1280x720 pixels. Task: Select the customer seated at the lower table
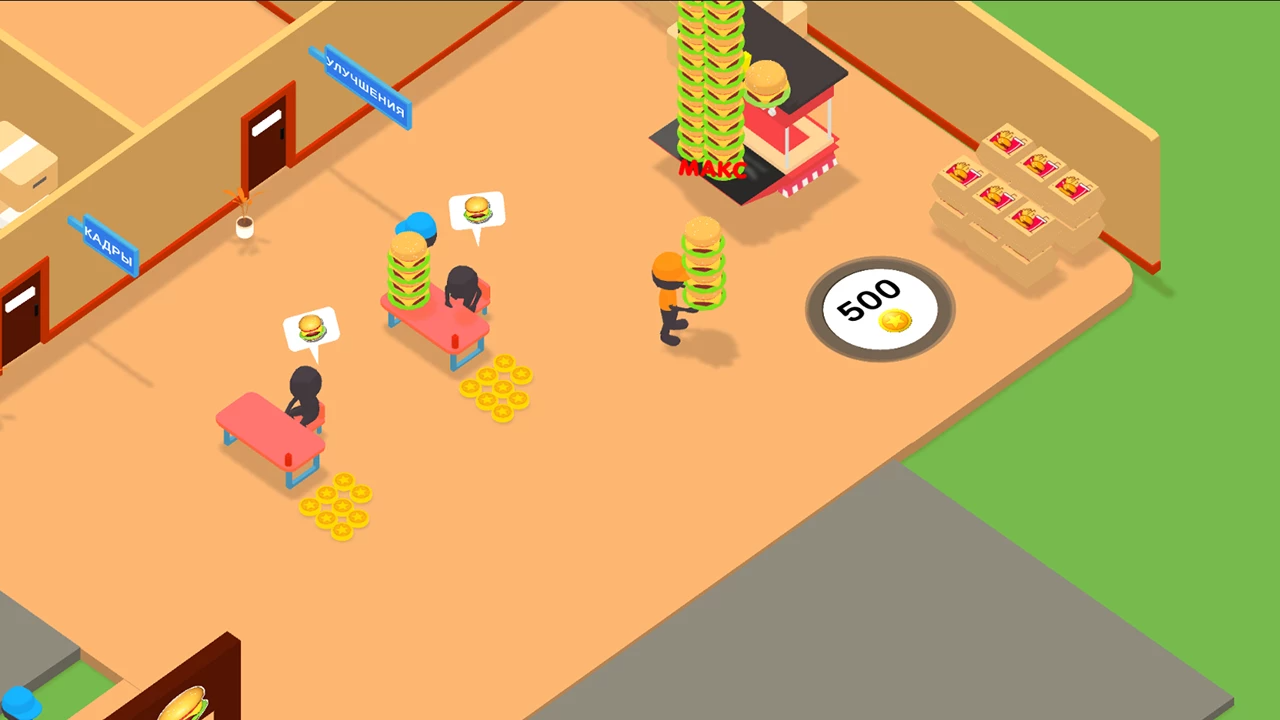click(305, 390)
